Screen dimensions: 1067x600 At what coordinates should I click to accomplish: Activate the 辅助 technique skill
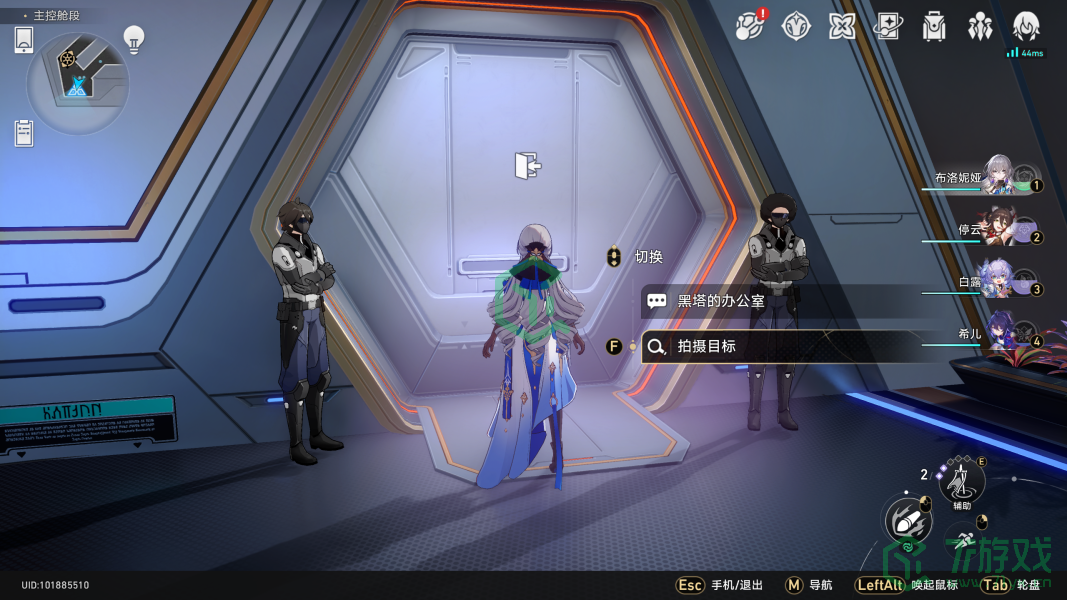tap(962, 481)
